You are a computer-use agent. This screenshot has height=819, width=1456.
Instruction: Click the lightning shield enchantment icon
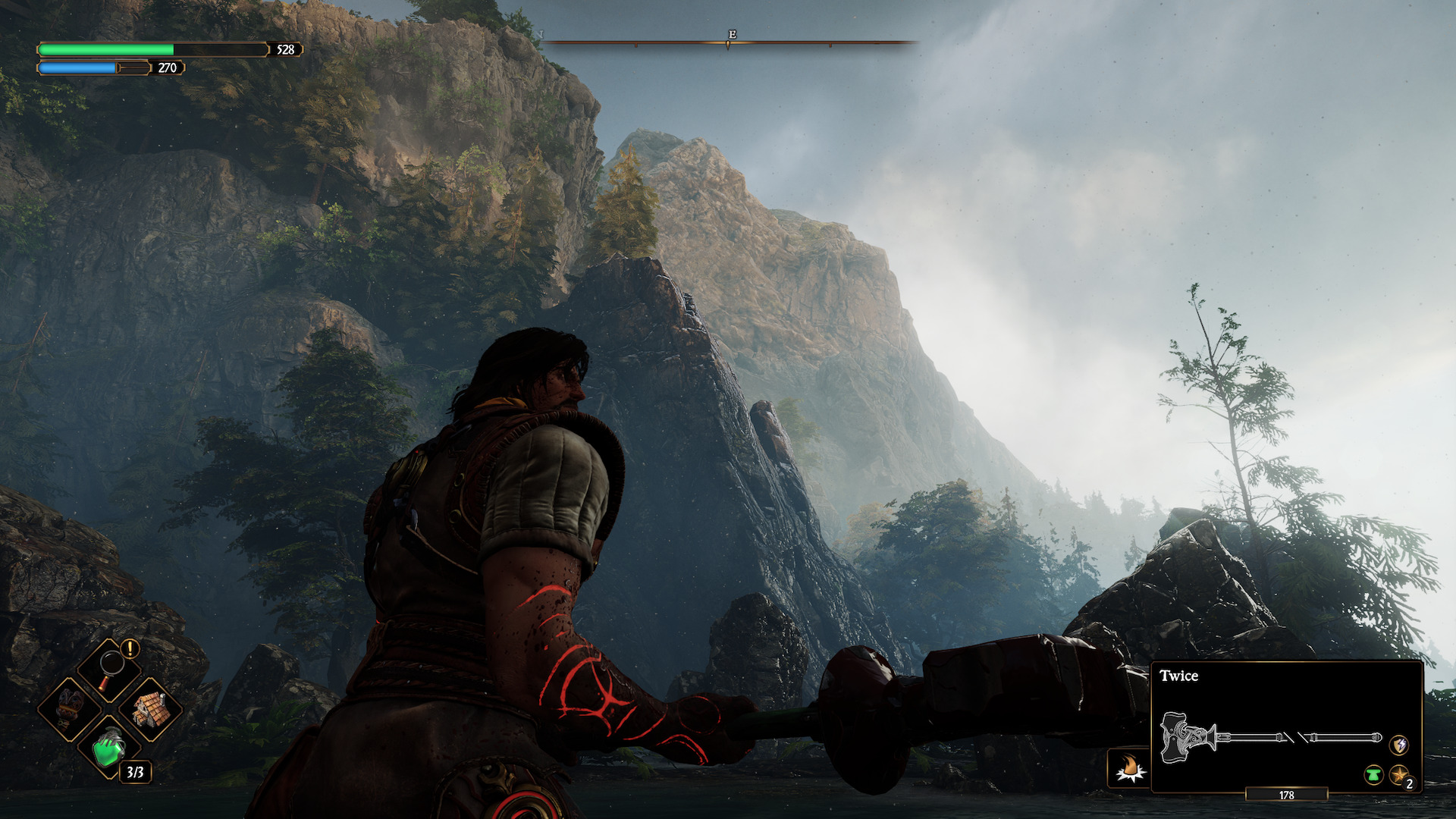click(x=1399, y=745)
